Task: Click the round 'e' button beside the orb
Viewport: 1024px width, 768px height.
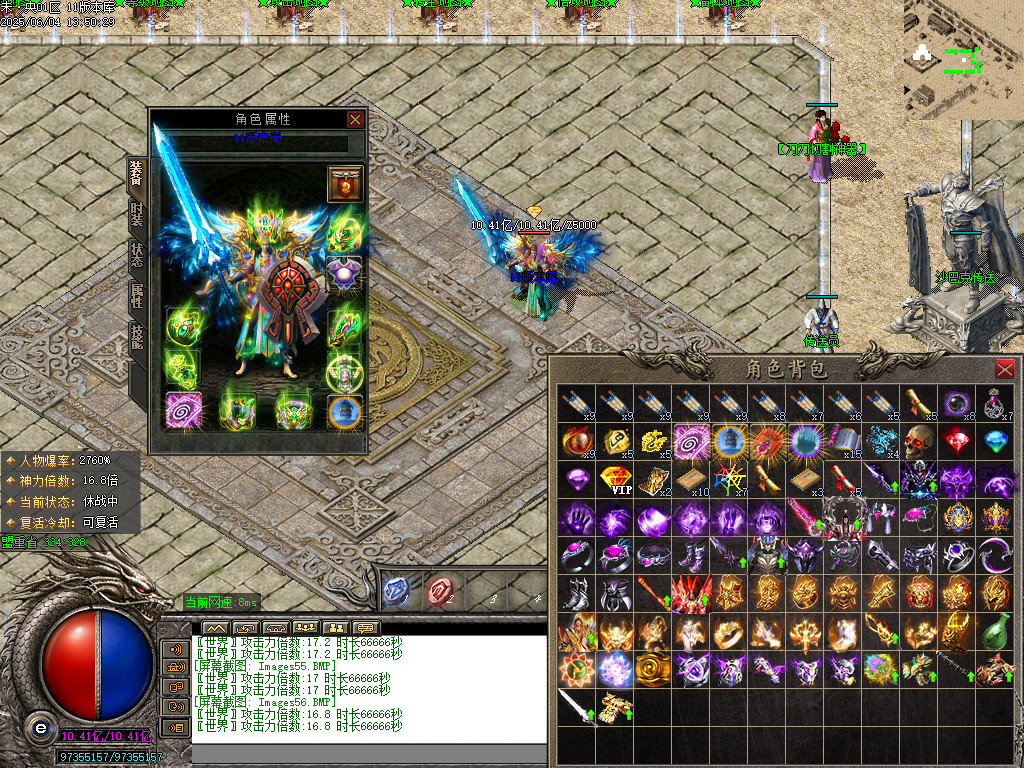Action: click(40, 728)
